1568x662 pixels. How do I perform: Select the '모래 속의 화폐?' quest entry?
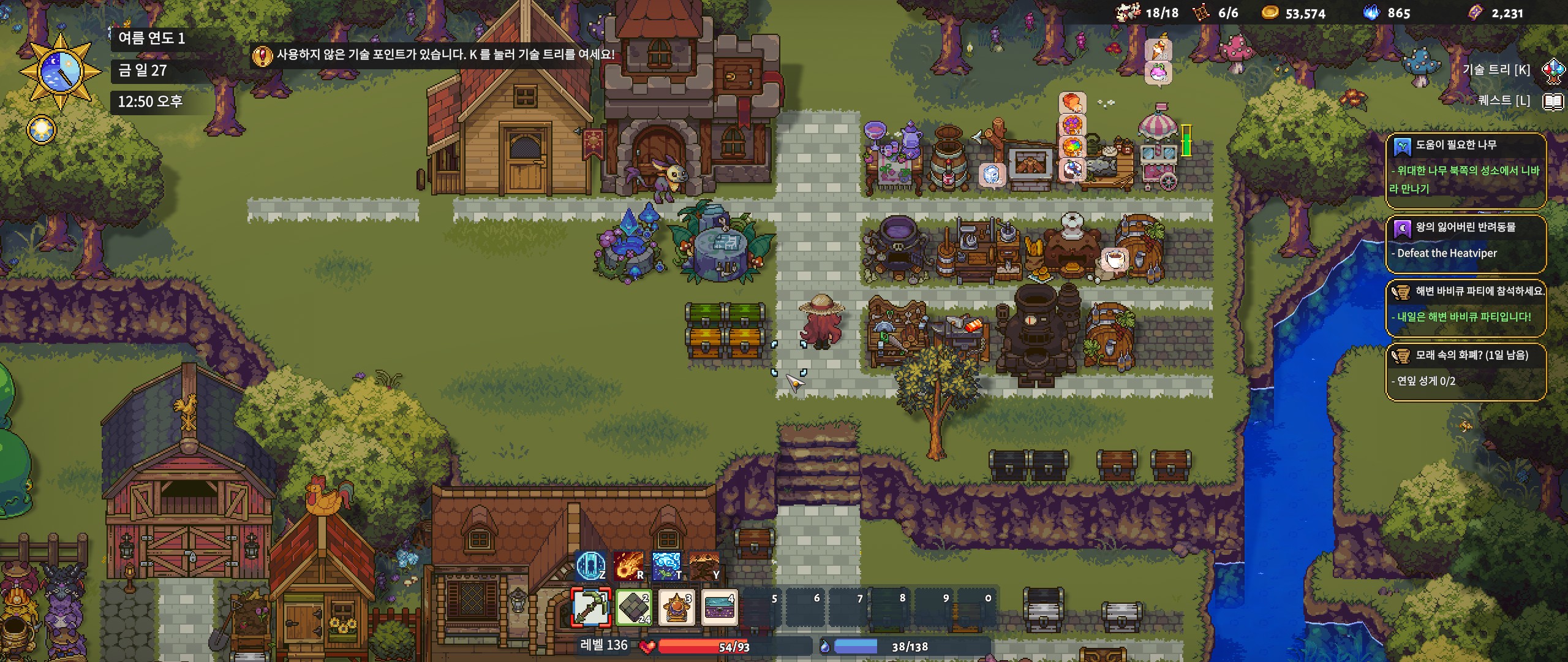1465,371
